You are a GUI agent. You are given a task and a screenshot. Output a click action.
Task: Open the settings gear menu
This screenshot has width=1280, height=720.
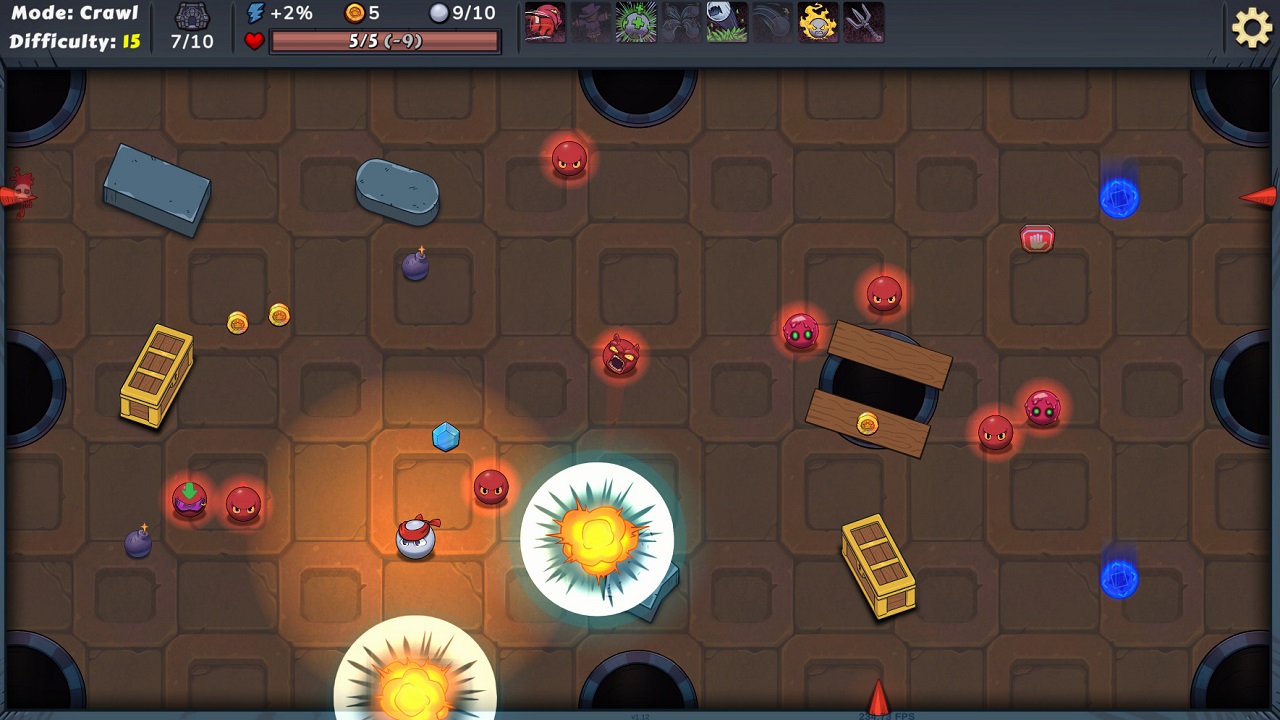click(x=1253, y=27)
